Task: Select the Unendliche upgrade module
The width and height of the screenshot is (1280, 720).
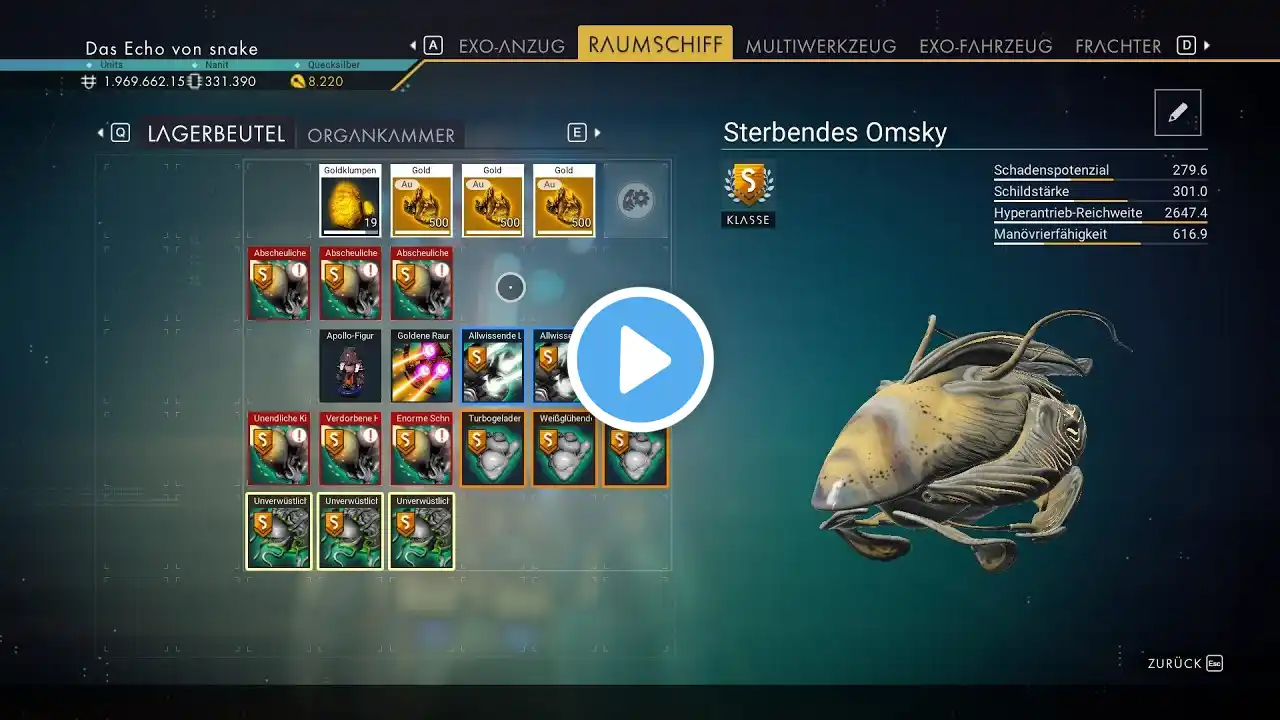Action: 279,449
